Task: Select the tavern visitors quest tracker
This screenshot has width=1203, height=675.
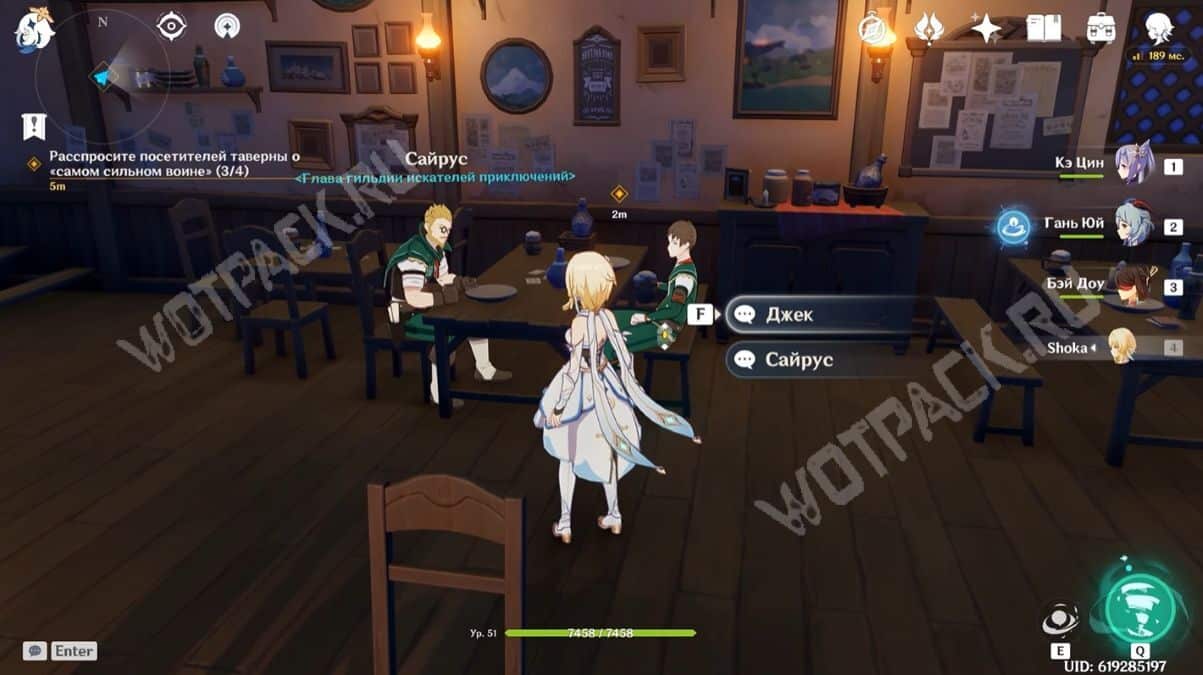Action: coord(148,164)
